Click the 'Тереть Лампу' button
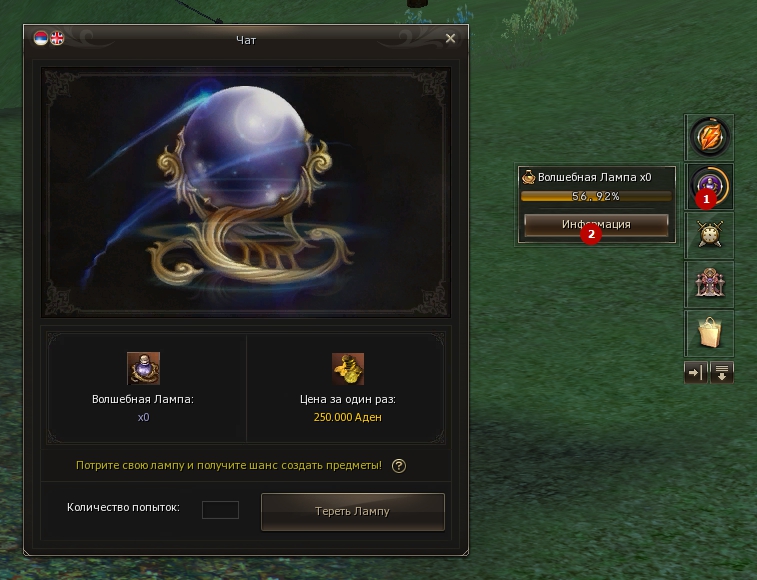 pyautogui.click(x=352, y=511)
